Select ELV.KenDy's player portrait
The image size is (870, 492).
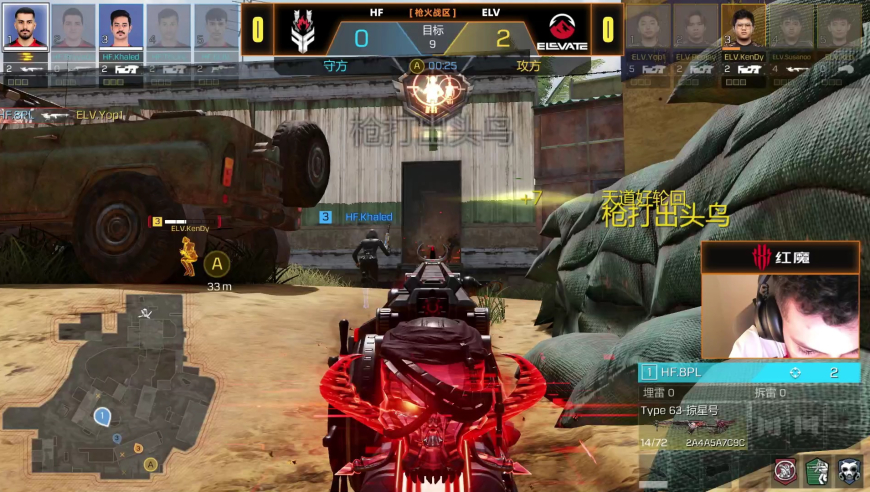(x=743, y=27)
